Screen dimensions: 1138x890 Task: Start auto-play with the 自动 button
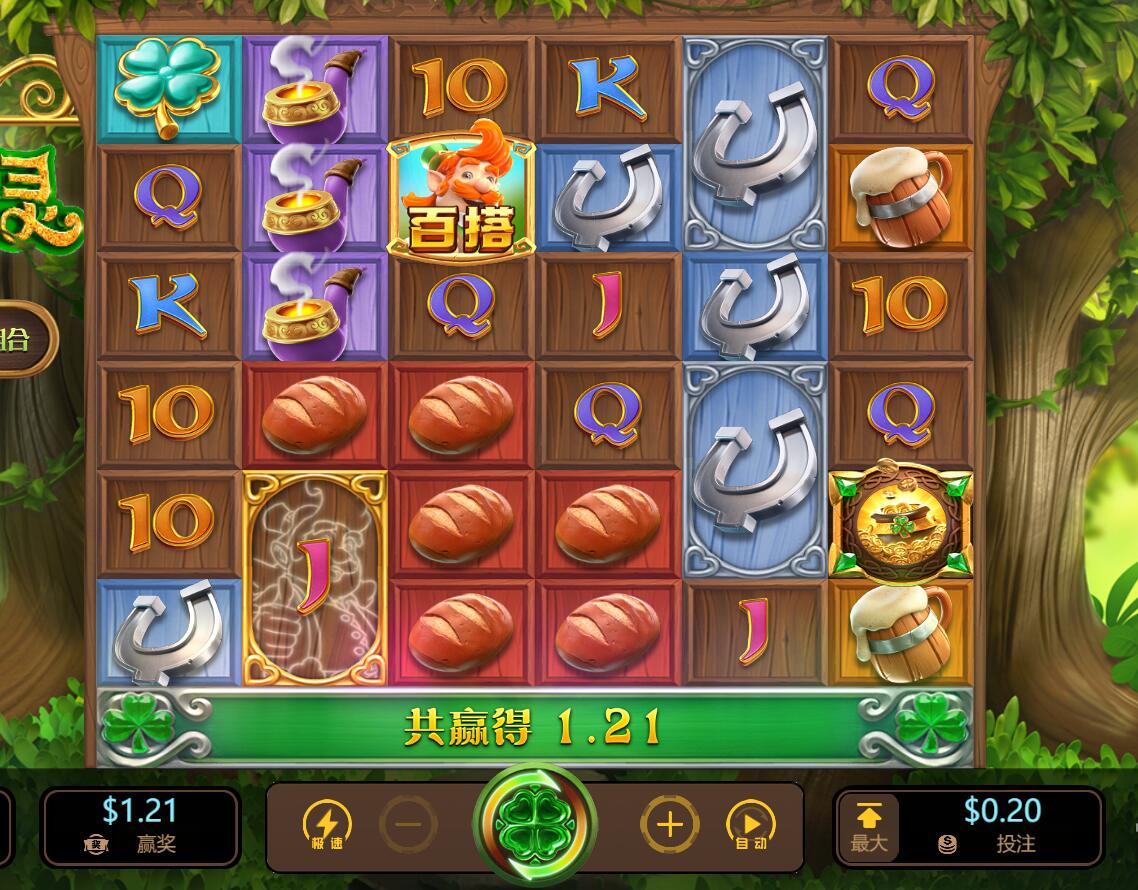(751, 825)
